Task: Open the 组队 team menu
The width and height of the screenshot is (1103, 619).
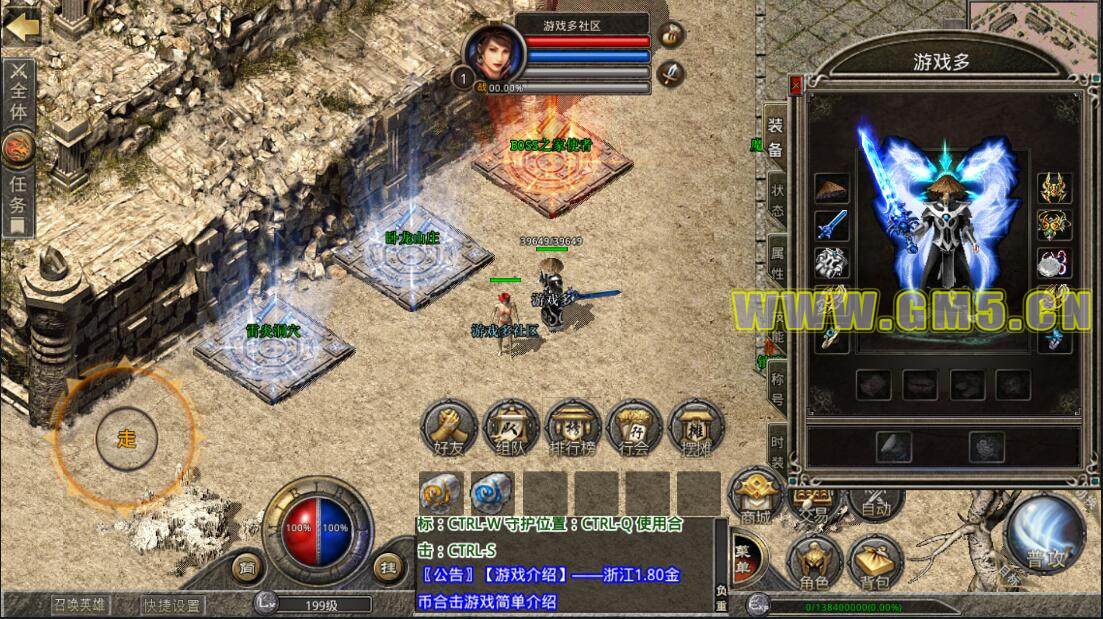Action: [x=510, y=429]
